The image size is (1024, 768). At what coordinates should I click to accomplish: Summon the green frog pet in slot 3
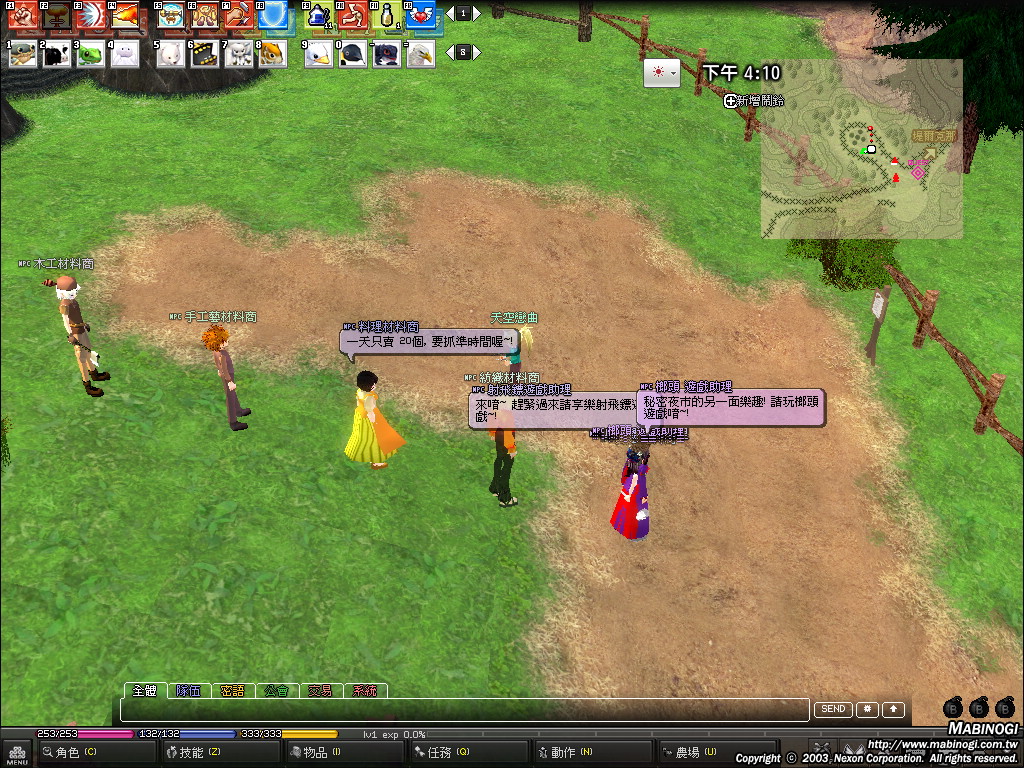[x=91, y=54]
